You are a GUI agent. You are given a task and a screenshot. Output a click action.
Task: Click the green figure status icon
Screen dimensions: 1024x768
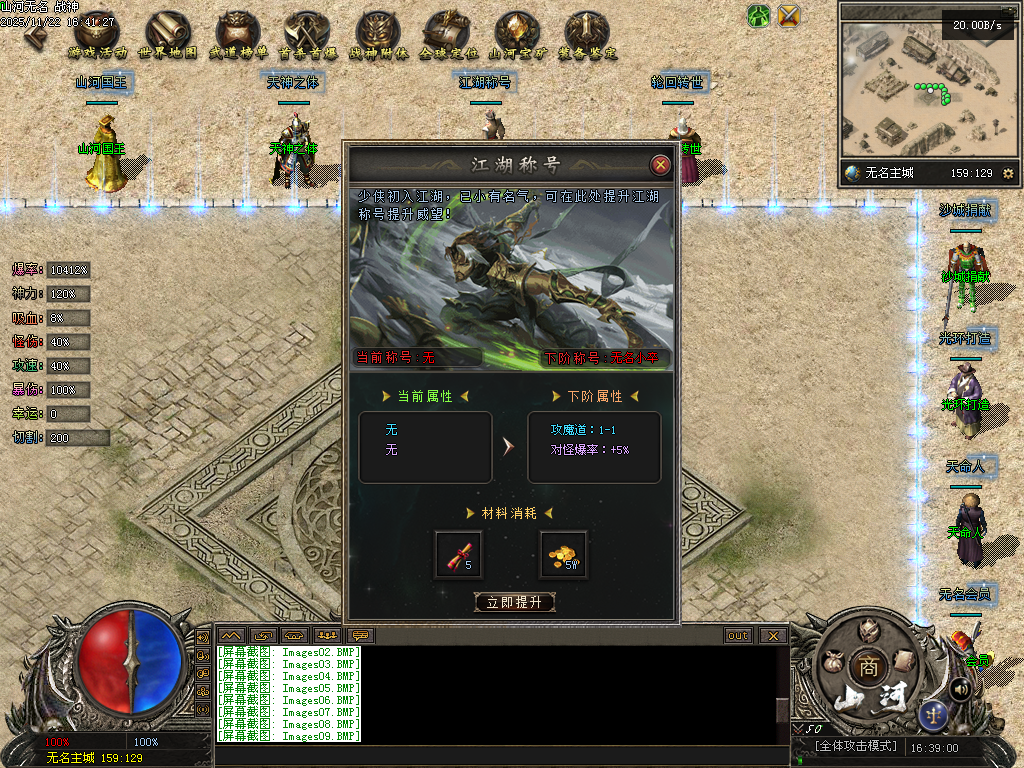click(x=759, y=16)
